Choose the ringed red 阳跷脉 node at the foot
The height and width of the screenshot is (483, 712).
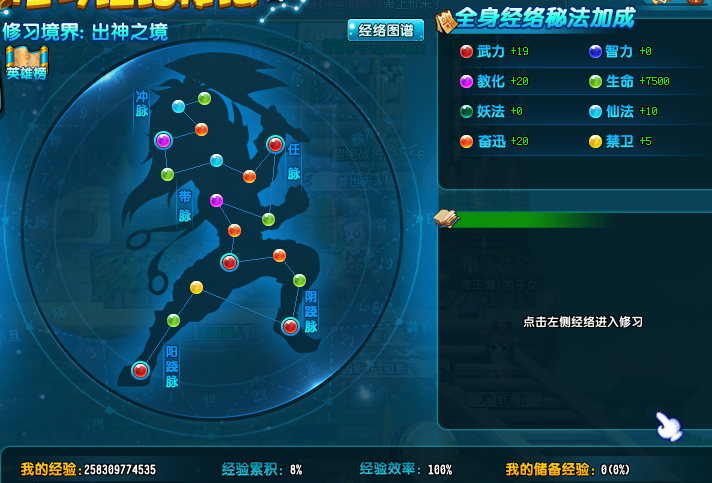click(x=140, y=370)
